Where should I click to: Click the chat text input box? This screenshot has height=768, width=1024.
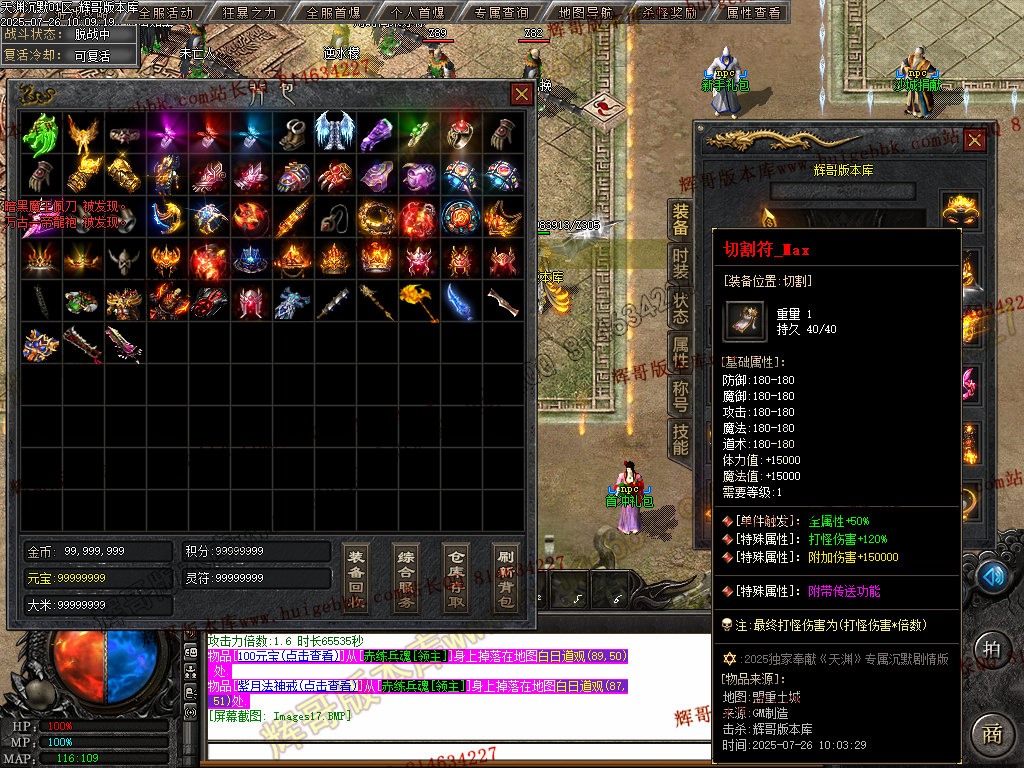click(450, 752)
